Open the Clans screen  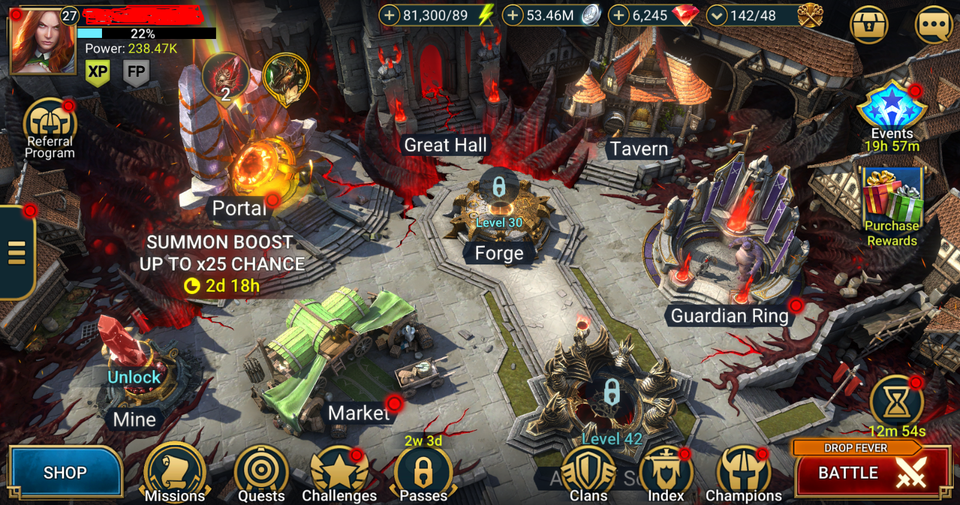click(x=588, y=471)
